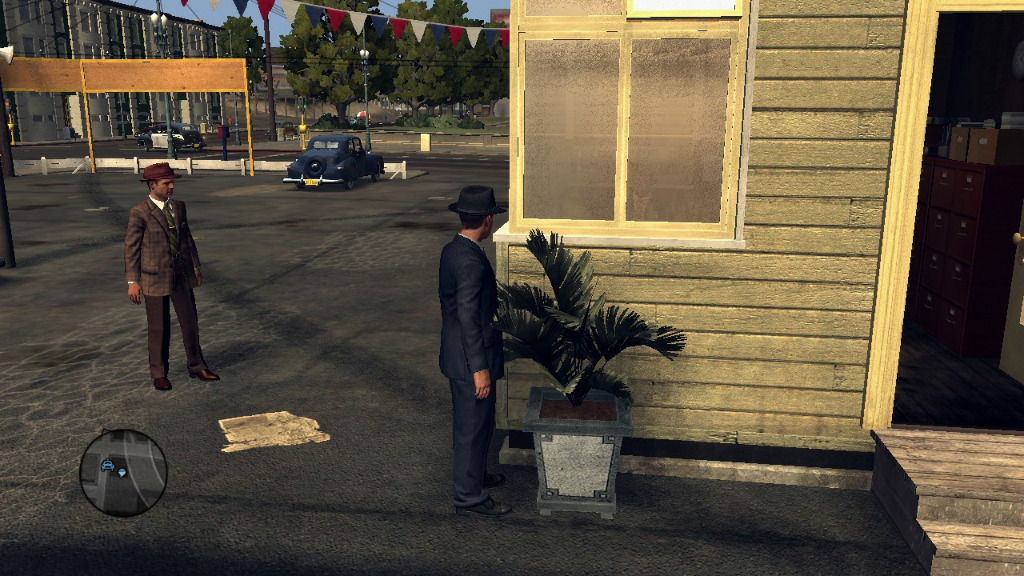Click the blue car marker on minimap
The image size is (1024, 576).
(107, 464)
